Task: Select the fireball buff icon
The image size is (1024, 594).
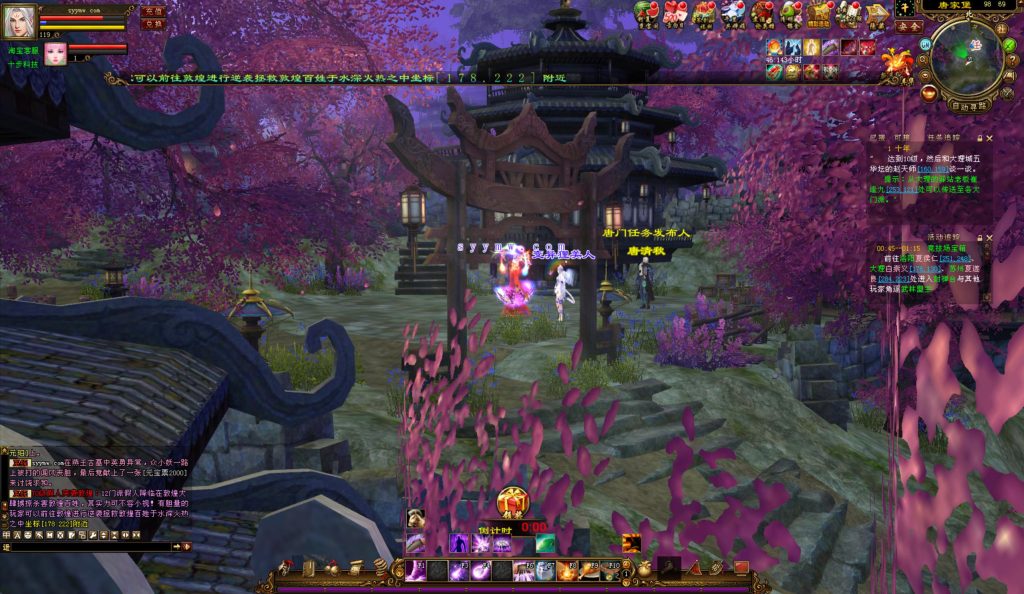Action: 776,47
